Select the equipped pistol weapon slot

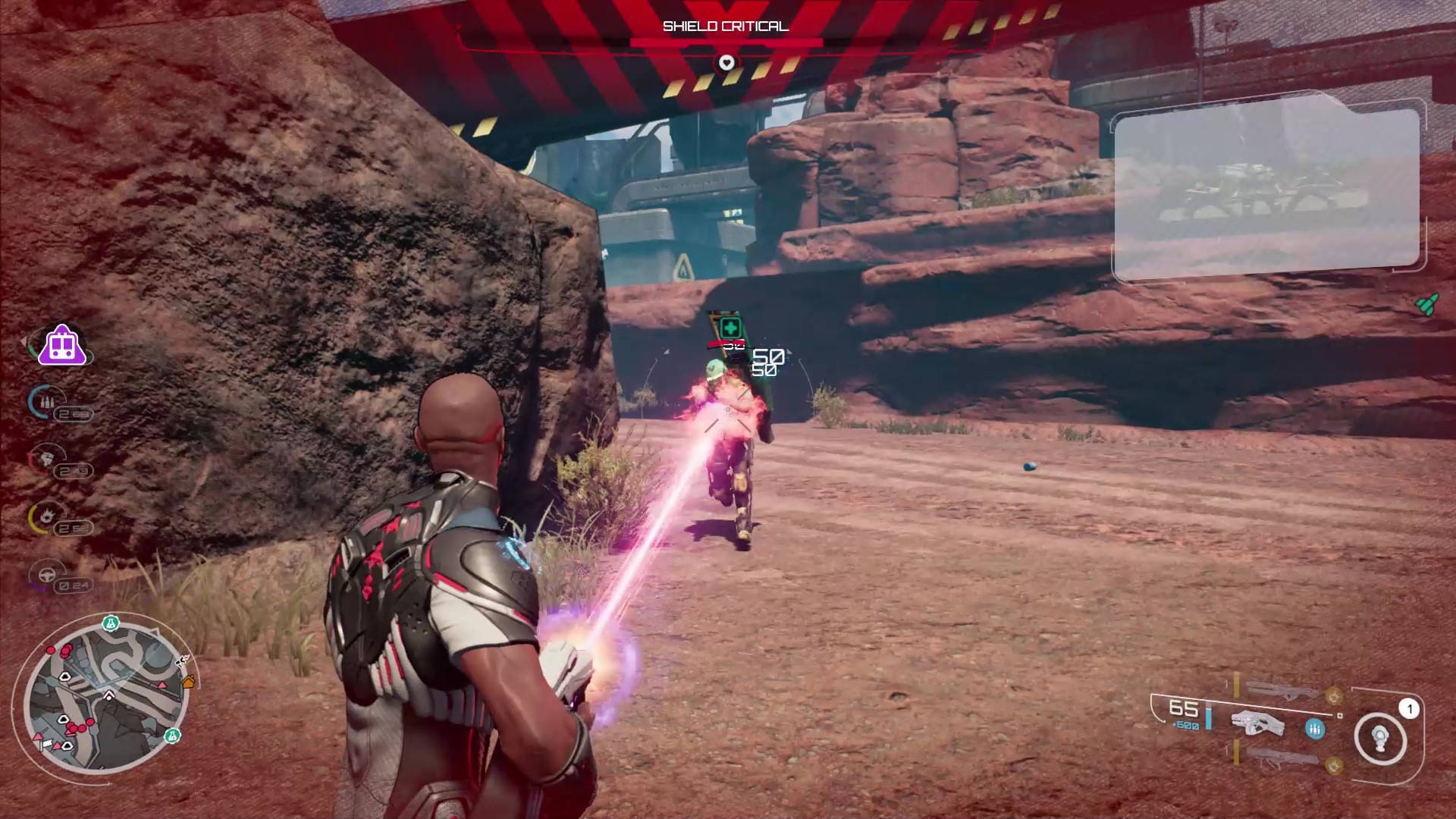tap(1257, 723)
